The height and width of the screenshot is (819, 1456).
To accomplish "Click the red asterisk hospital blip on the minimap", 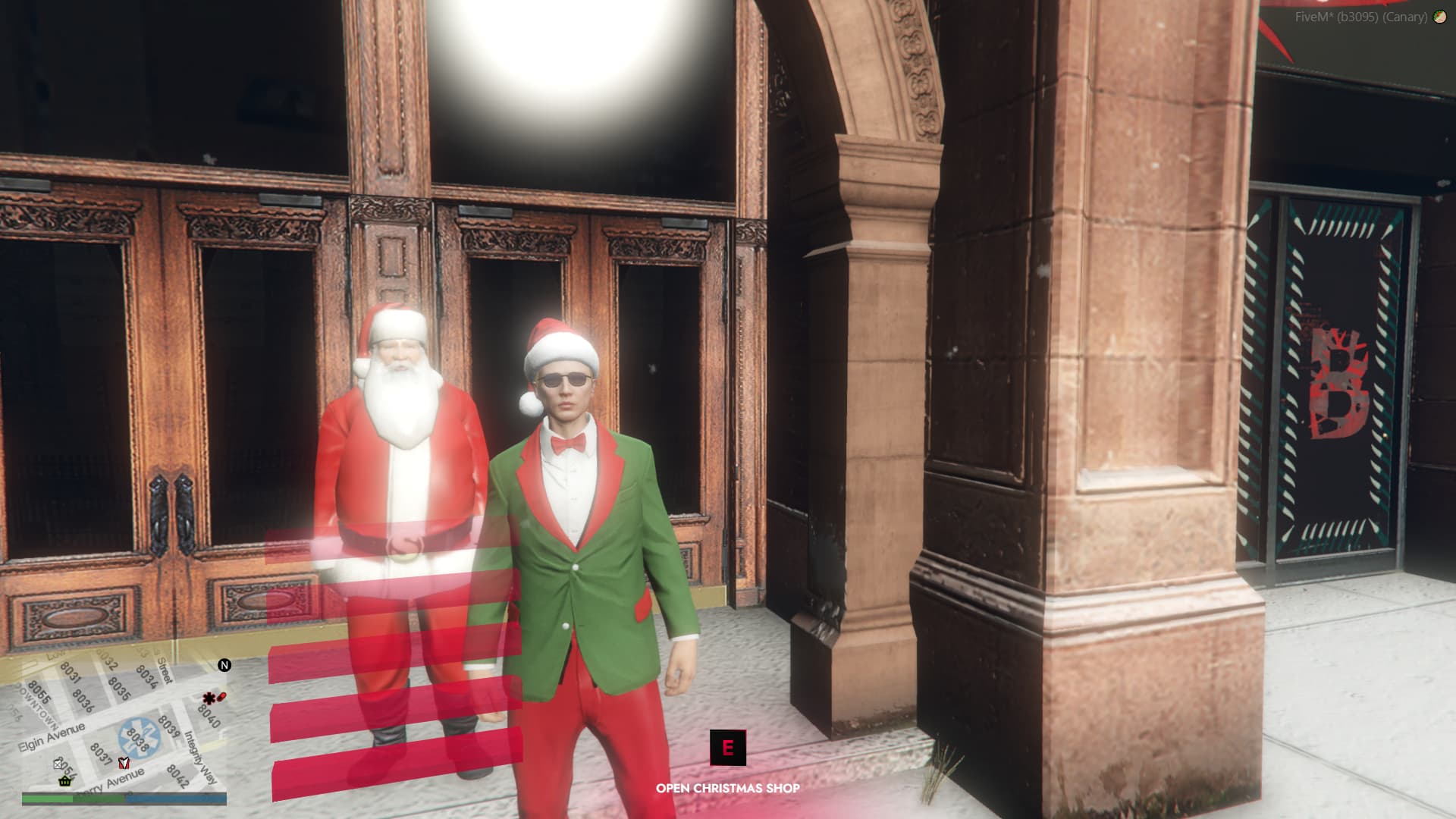I will 209,698.
